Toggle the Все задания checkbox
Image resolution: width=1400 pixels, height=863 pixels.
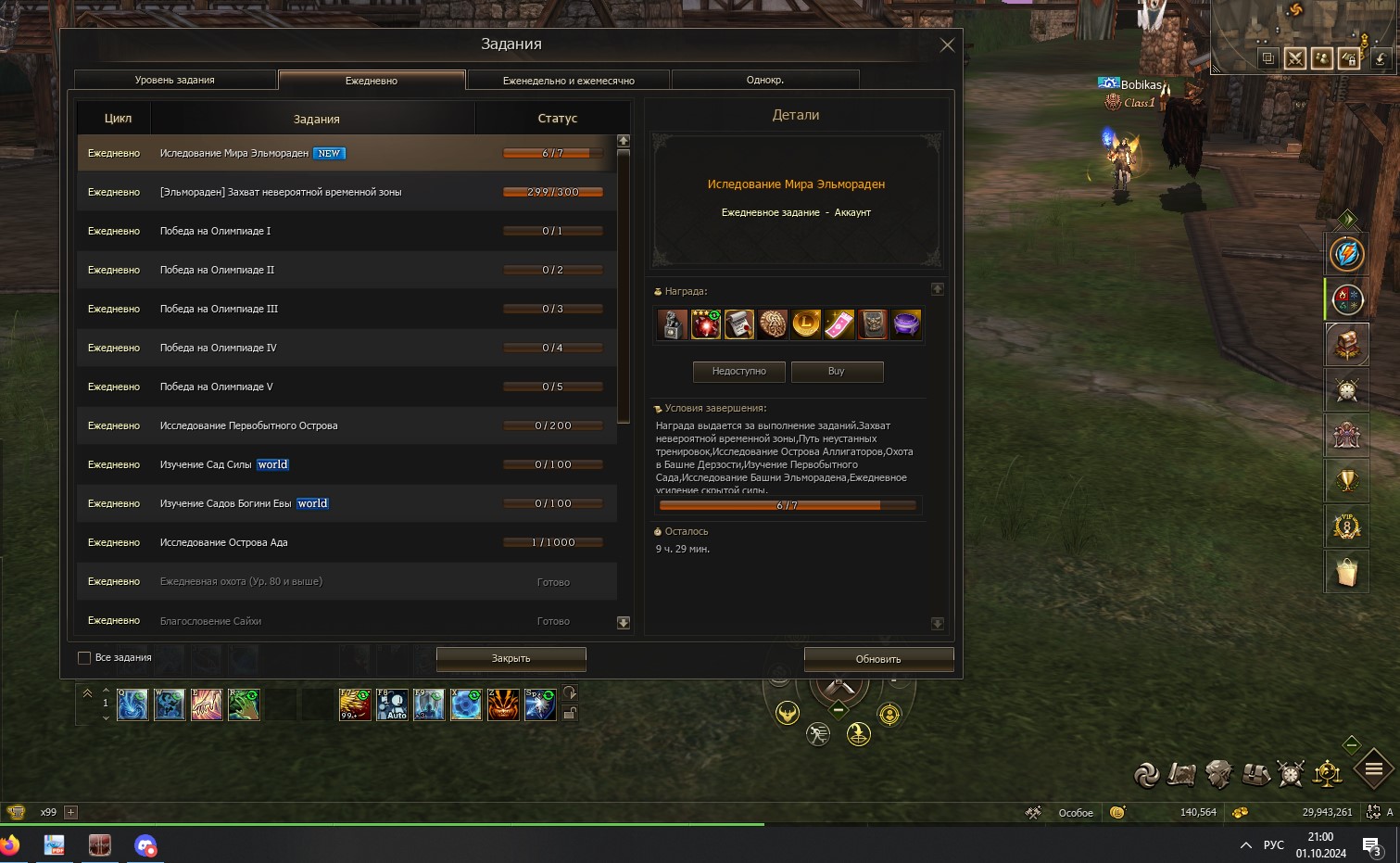(84, 658)
